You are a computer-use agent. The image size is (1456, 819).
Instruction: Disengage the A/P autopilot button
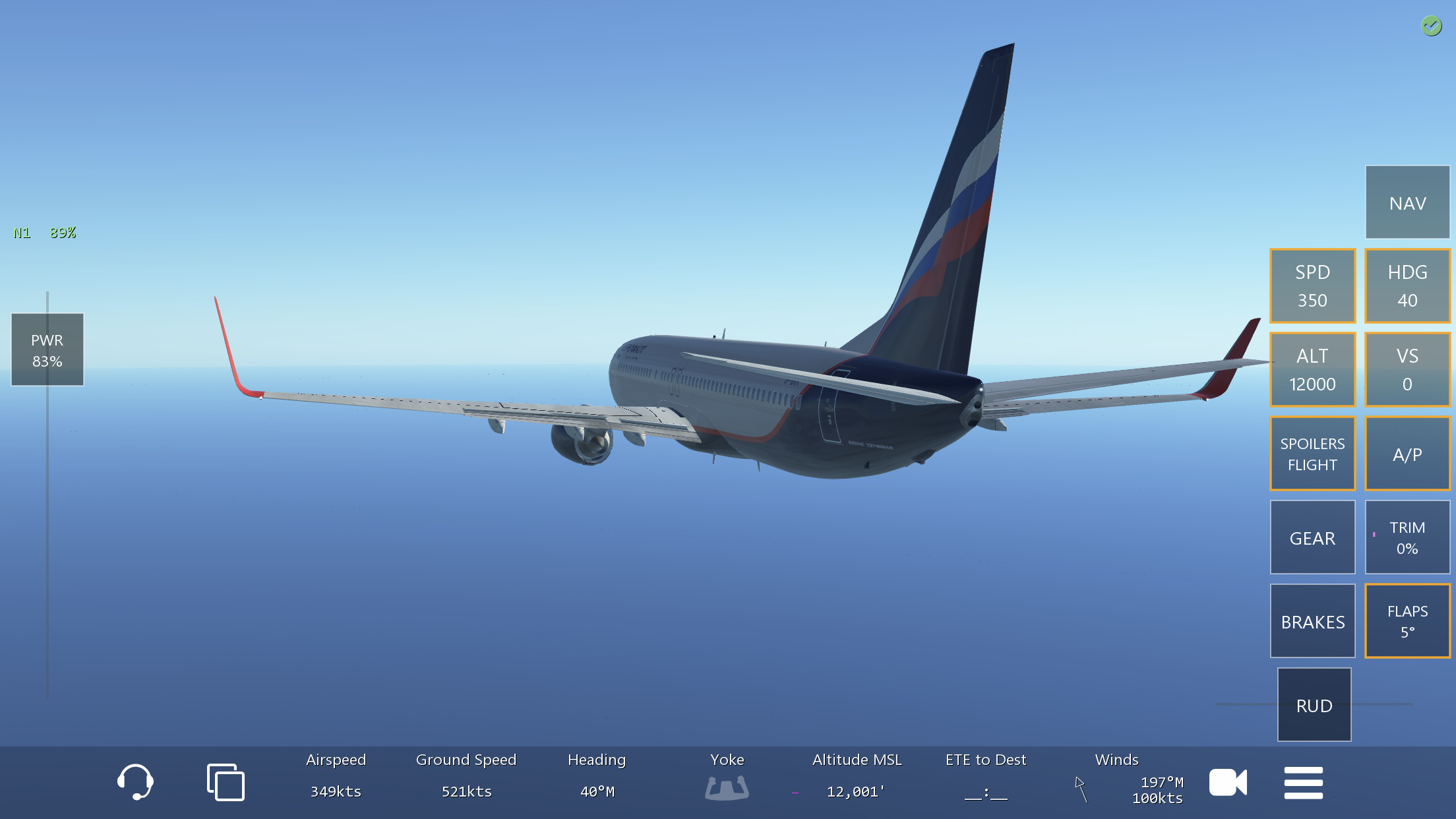pos(1407,454)
